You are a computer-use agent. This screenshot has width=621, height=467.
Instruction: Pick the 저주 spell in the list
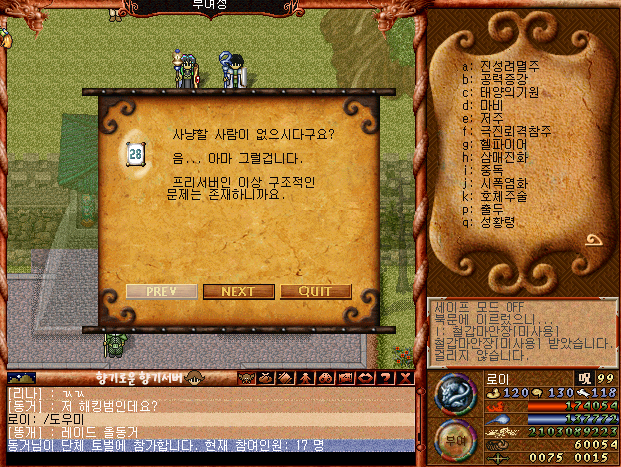point(490,118)
